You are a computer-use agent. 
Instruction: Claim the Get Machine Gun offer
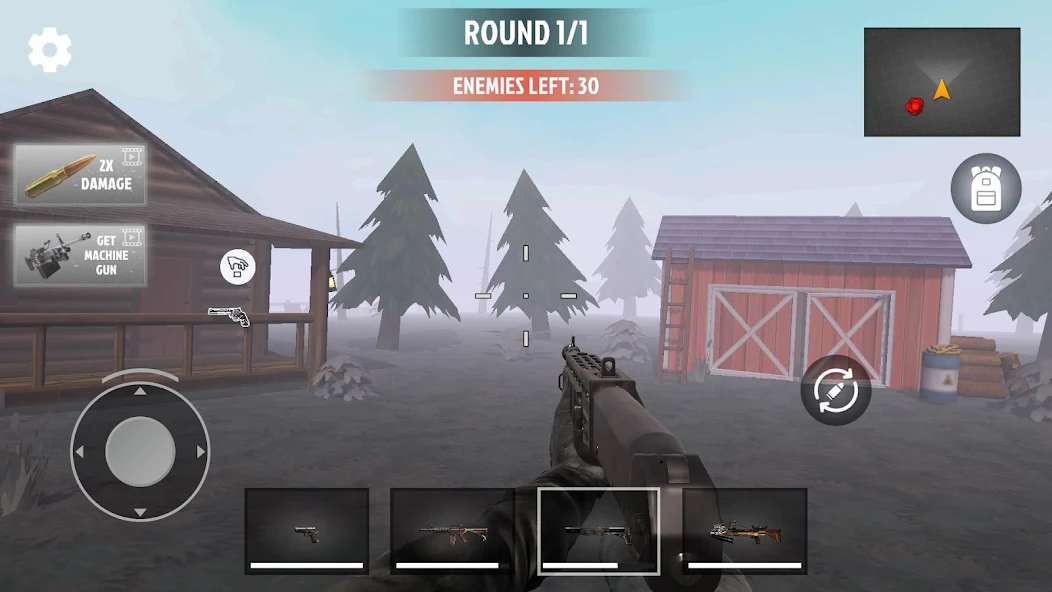80,255
